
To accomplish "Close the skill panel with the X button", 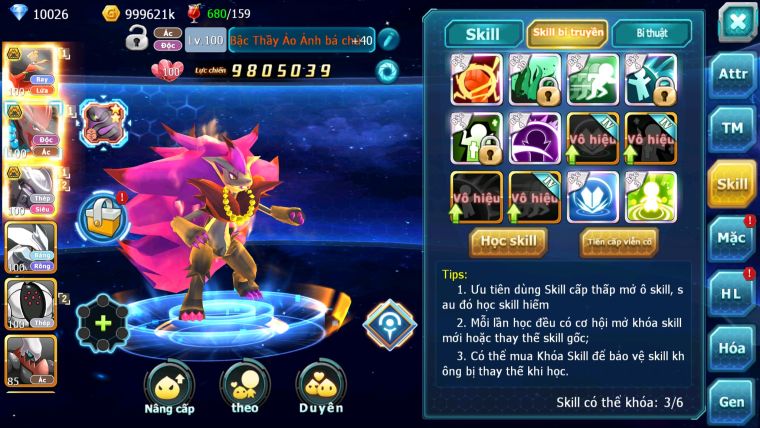I will click(x=736, y=21).
